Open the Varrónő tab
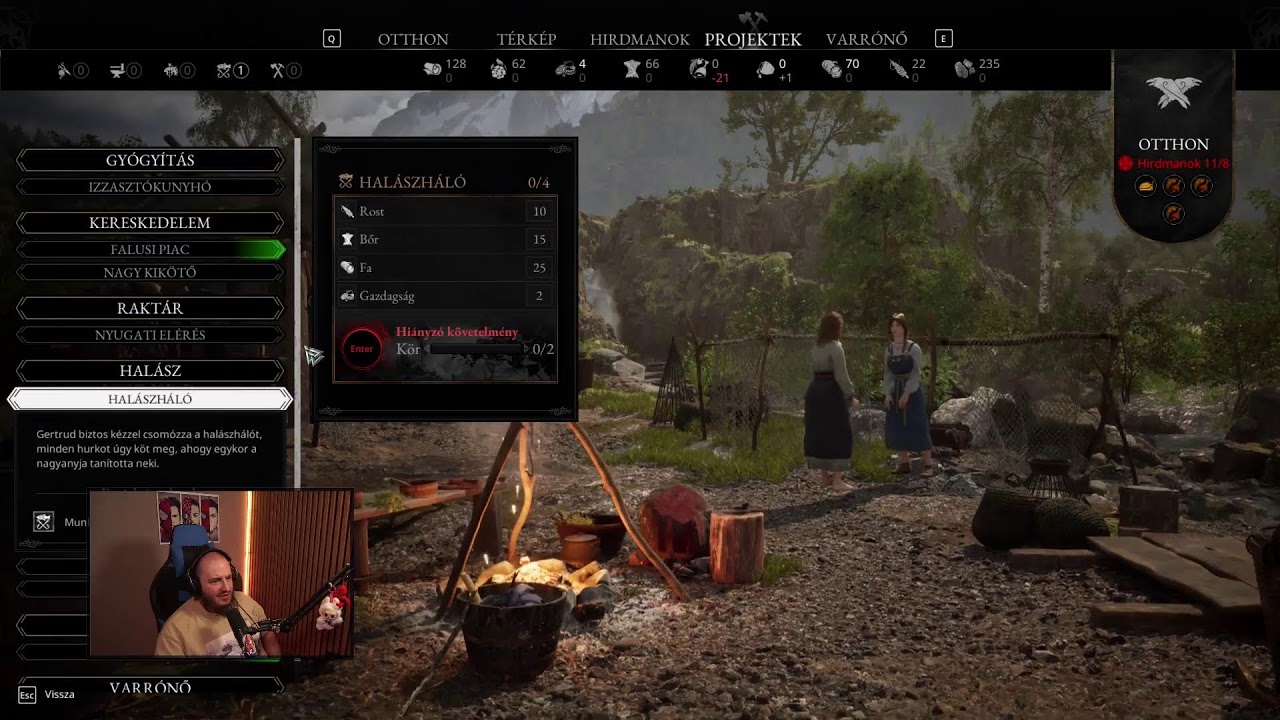1280x720 pixels. coord(866,40)
